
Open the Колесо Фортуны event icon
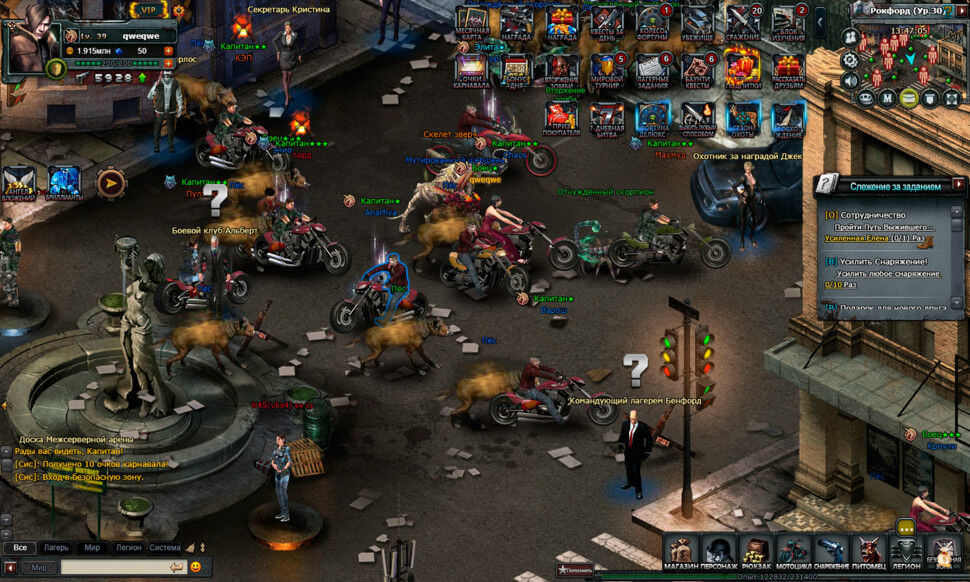pyautogui.click(x=652, y=22)
